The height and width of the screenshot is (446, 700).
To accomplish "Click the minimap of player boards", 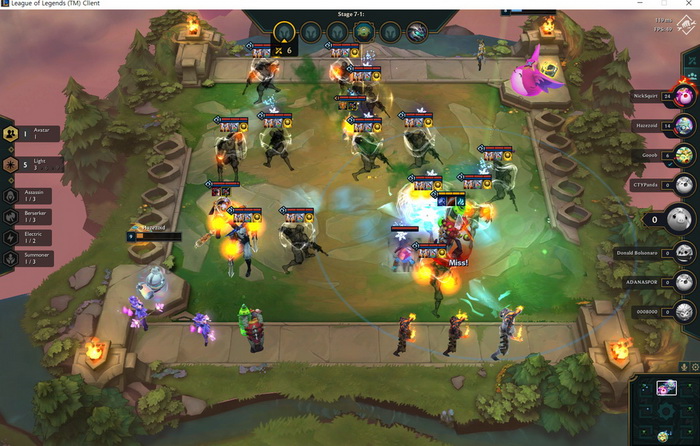I will (666, 410).
